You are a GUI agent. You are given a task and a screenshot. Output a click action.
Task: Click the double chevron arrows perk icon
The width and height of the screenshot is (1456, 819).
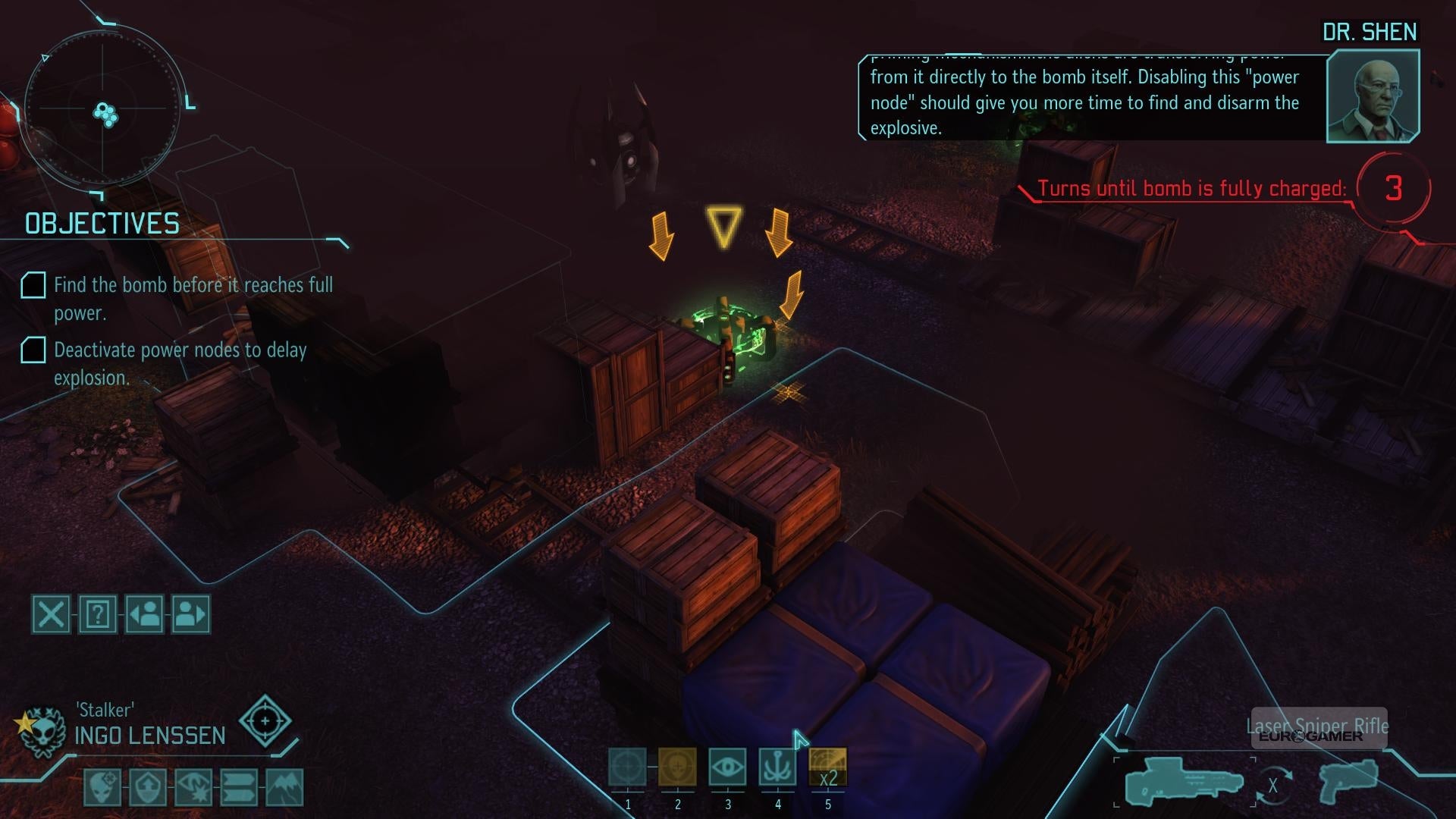tap(240, 788)
